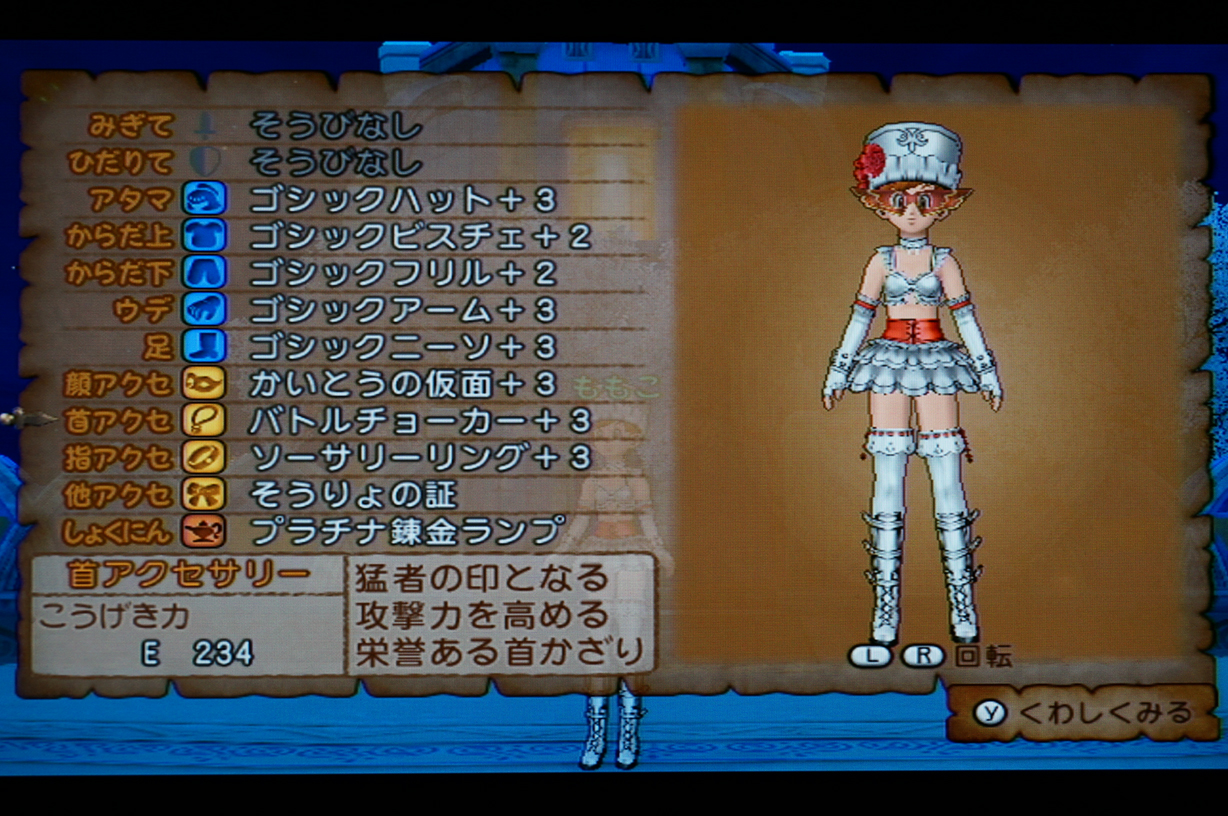This screenshot has height=816, width=1228.
Task: Click the blue hat icon for アタマ
Action: (x=204, y=198)
